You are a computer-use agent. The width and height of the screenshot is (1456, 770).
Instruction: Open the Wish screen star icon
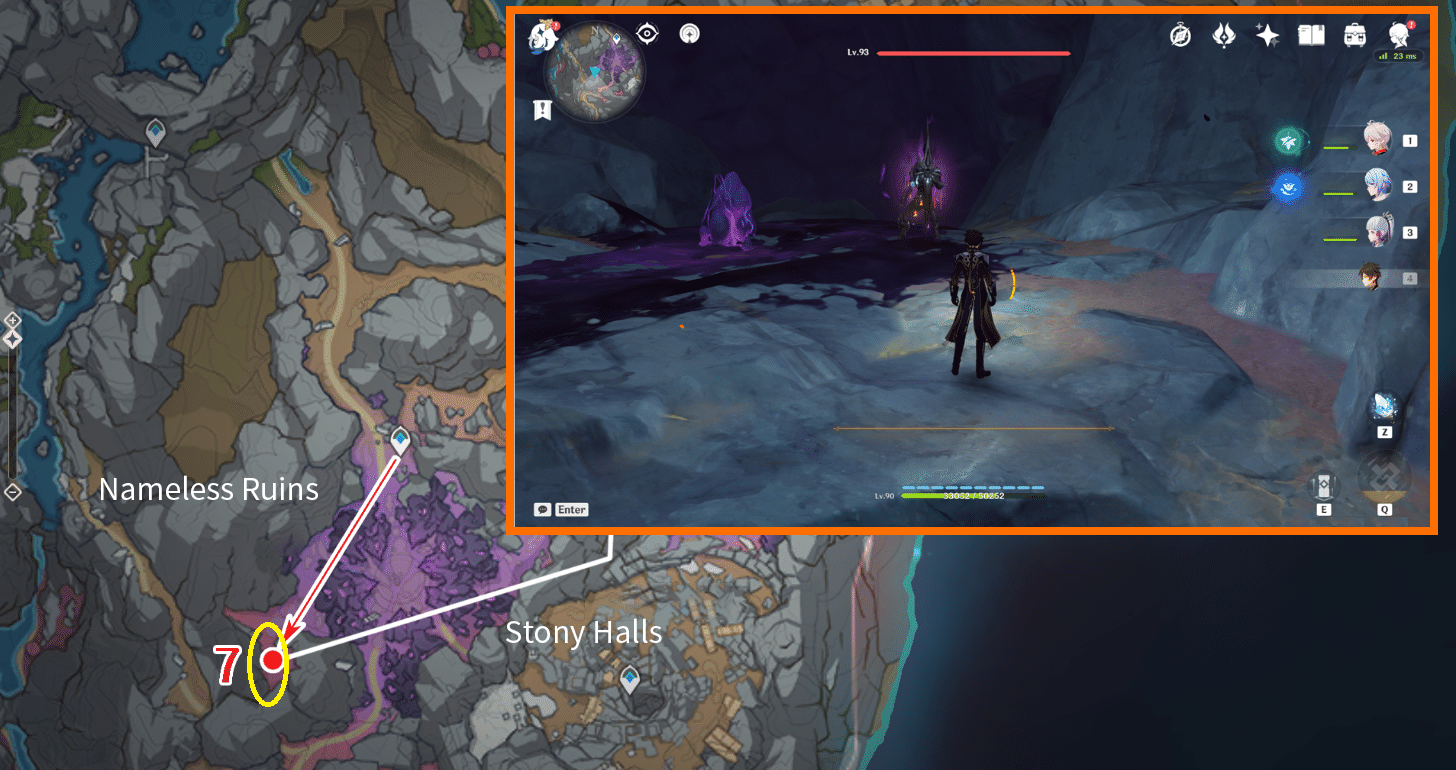coord(1268,35)
